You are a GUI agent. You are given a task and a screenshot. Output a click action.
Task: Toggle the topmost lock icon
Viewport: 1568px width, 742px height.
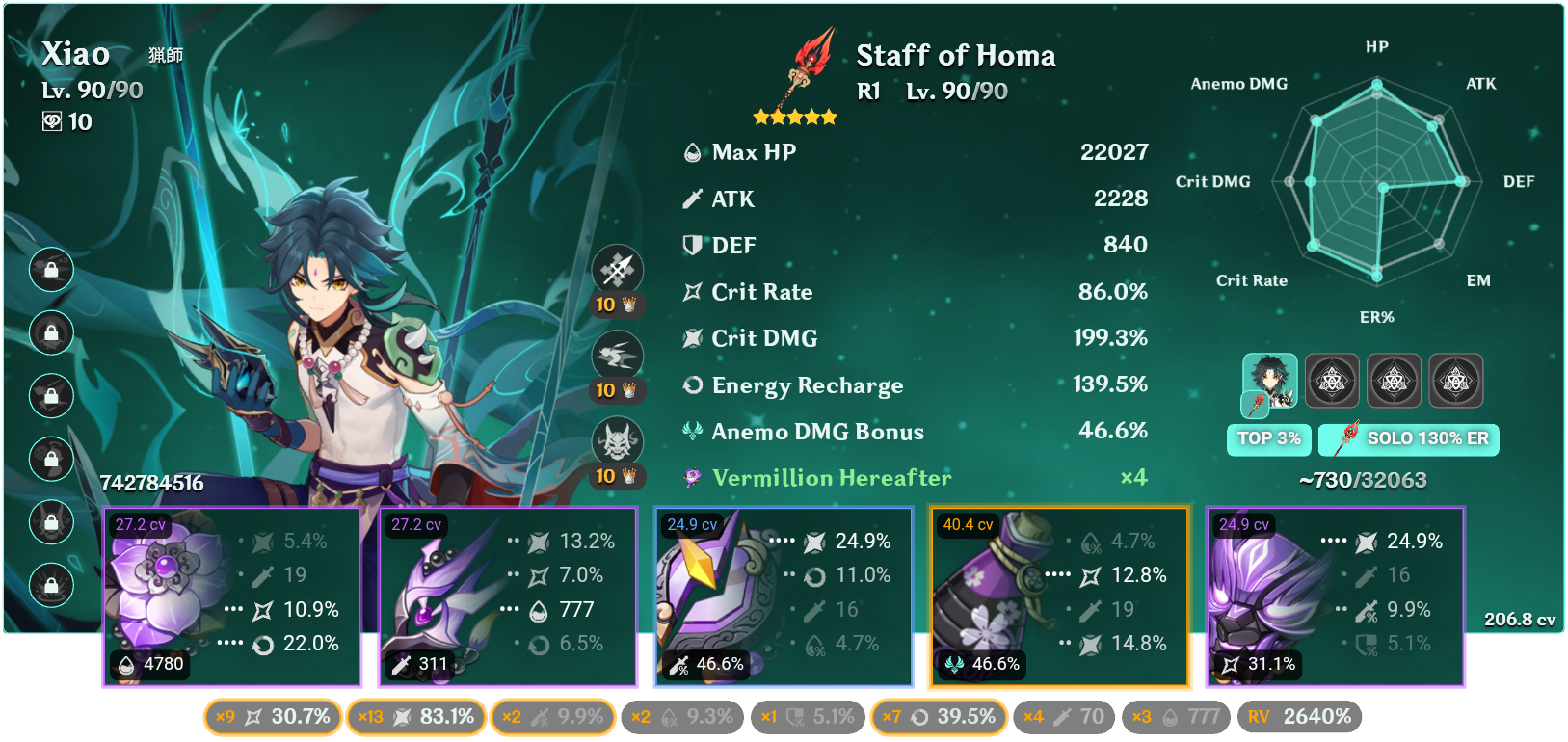pyautogui.click(x=51, y=271)
